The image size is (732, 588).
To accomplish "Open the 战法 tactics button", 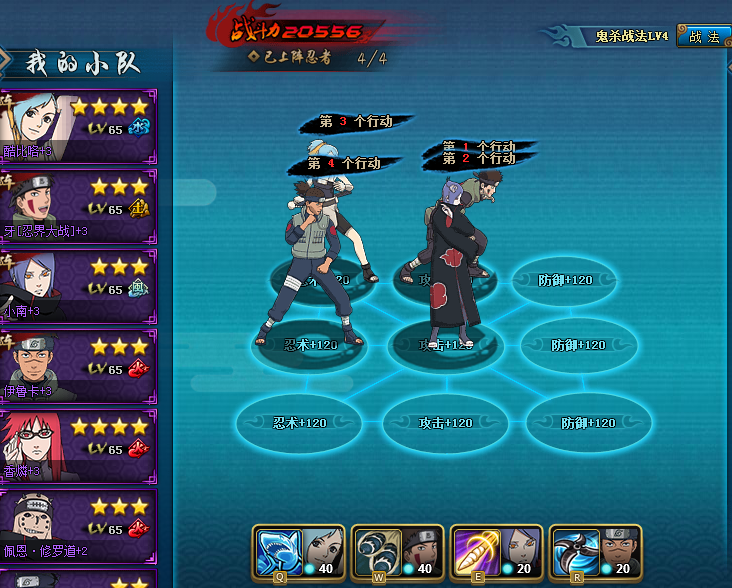I will pos(704,37).
